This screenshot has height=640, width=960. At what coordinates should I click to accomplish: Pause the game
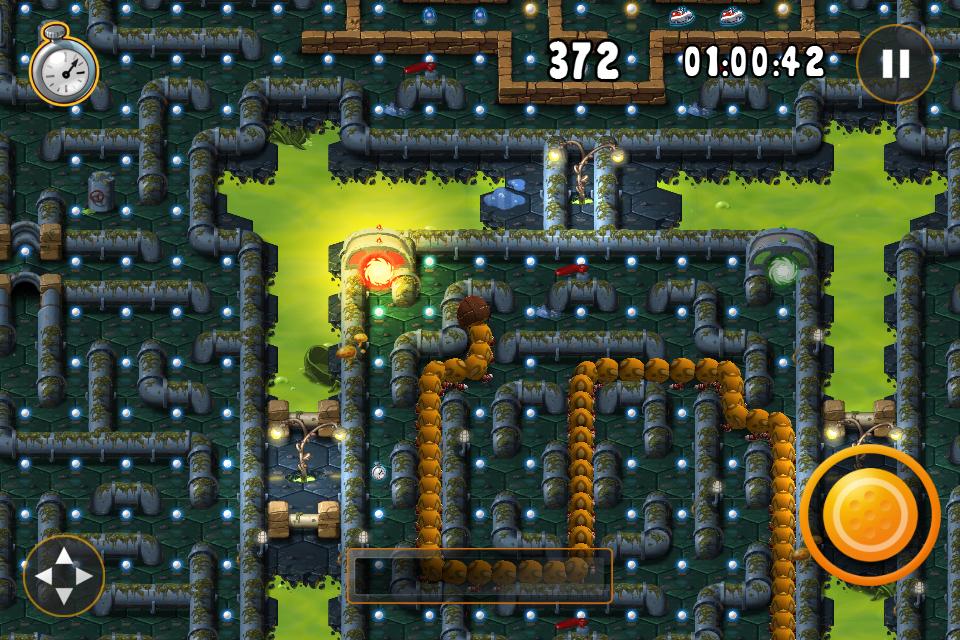click(894, 64)
